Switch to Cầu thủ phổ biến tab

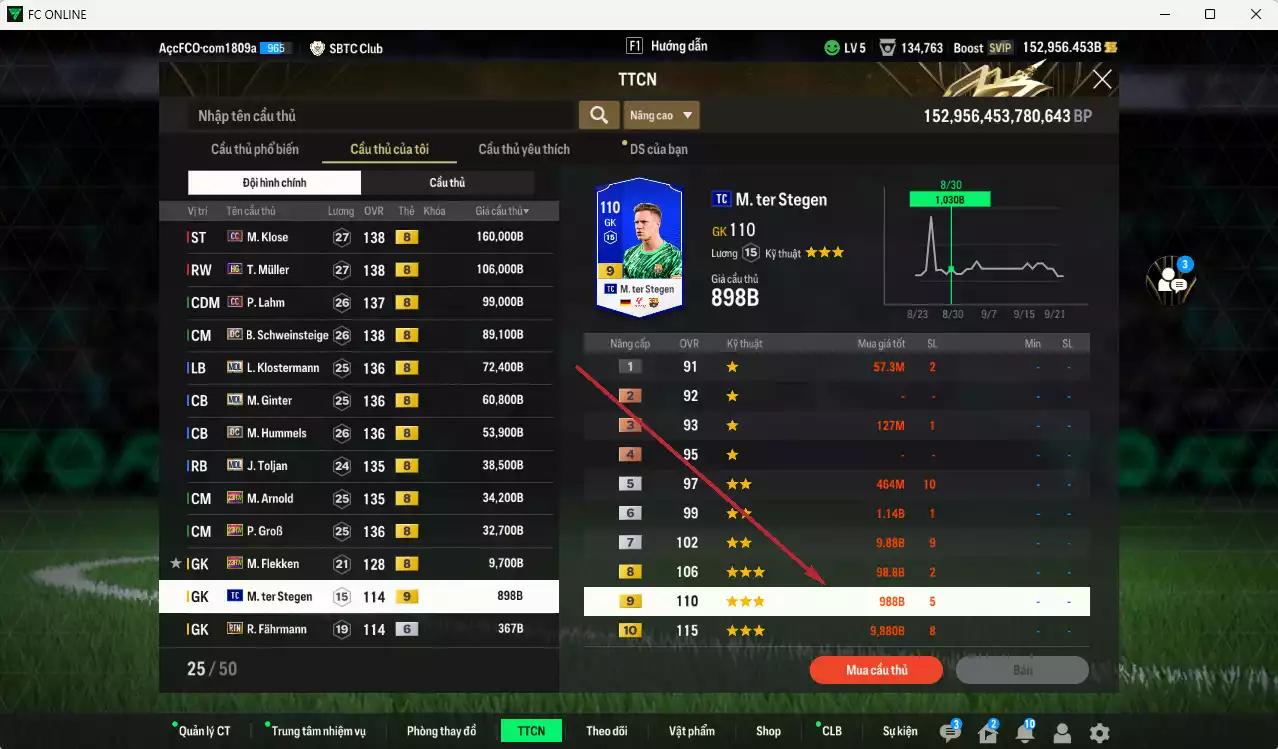(x=254, y=150)
